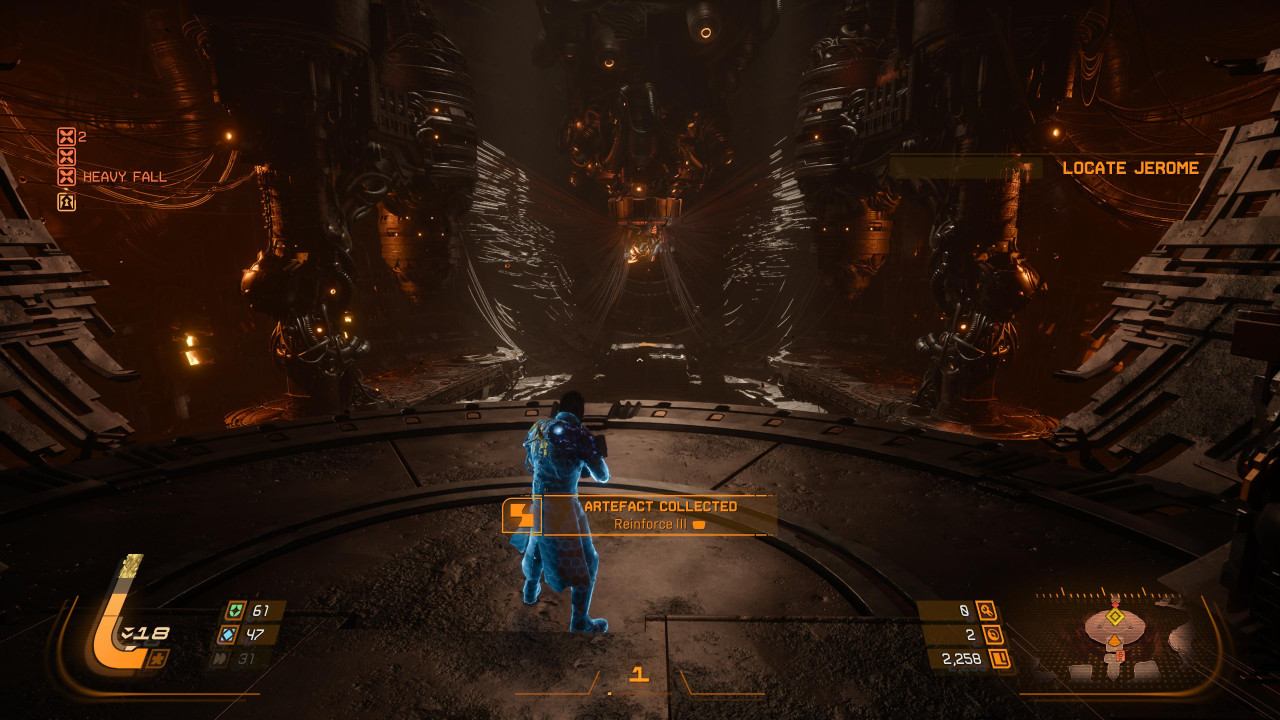Click the green shield stat icon

click(234, 611)
